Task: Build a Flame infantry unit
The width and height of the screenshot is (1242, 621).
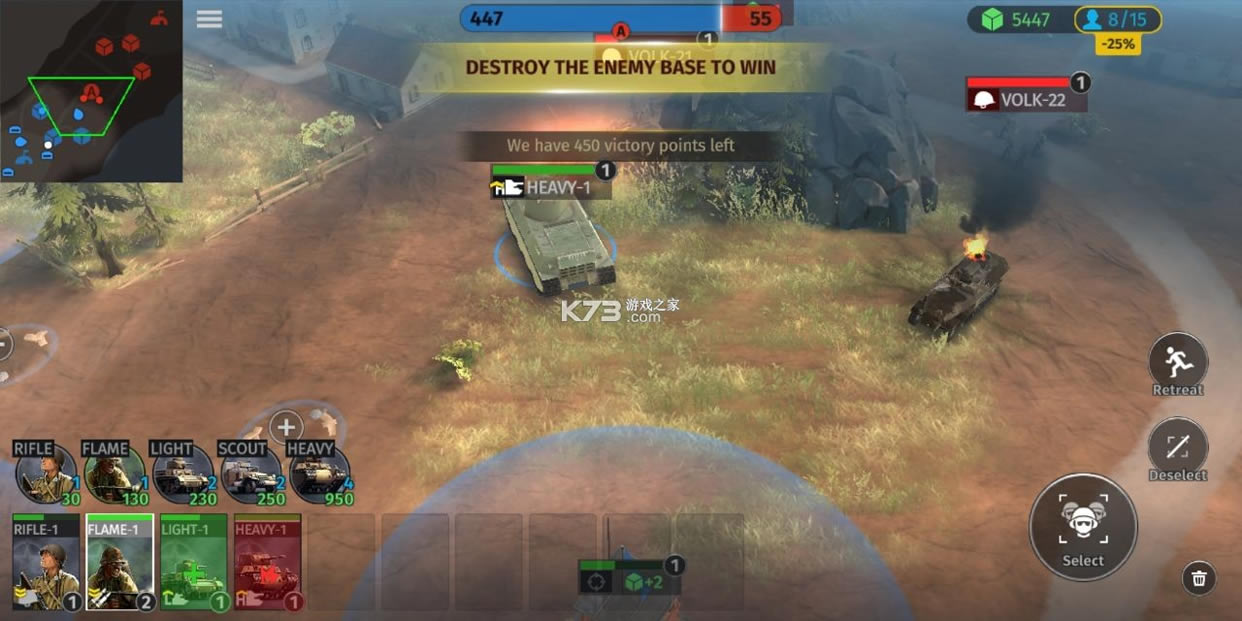Action: 114,474
